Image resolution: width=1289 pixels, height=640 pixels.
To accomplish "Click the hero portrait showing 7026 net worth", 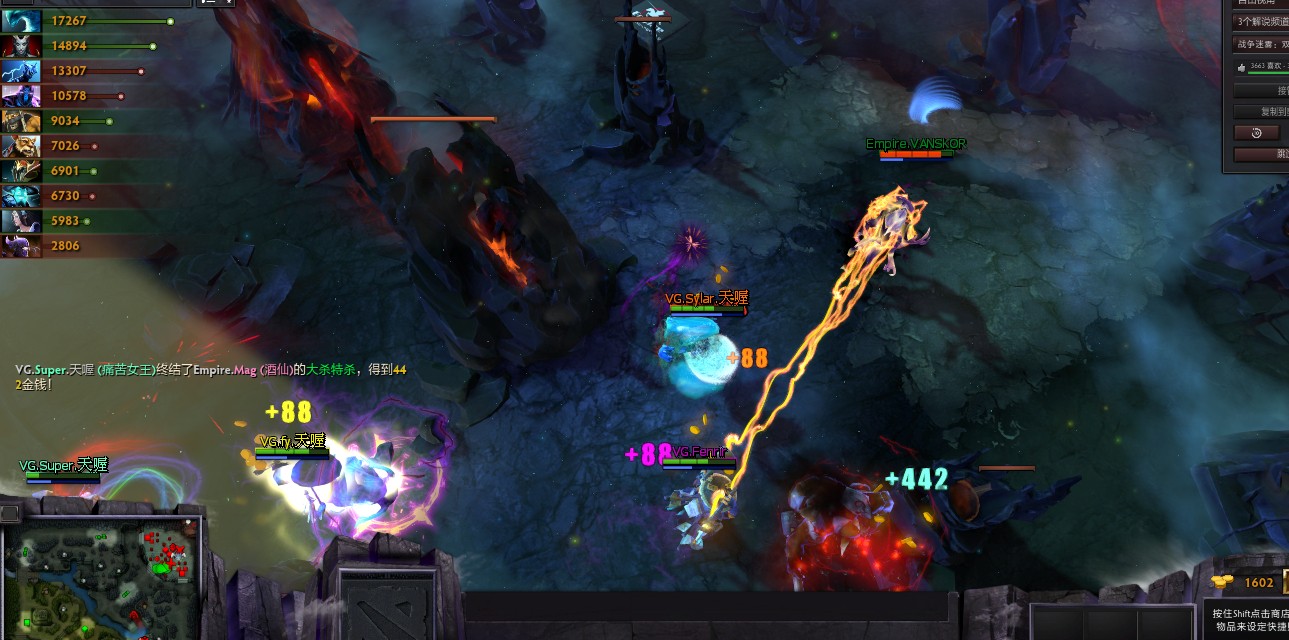I will coord(21,146).
